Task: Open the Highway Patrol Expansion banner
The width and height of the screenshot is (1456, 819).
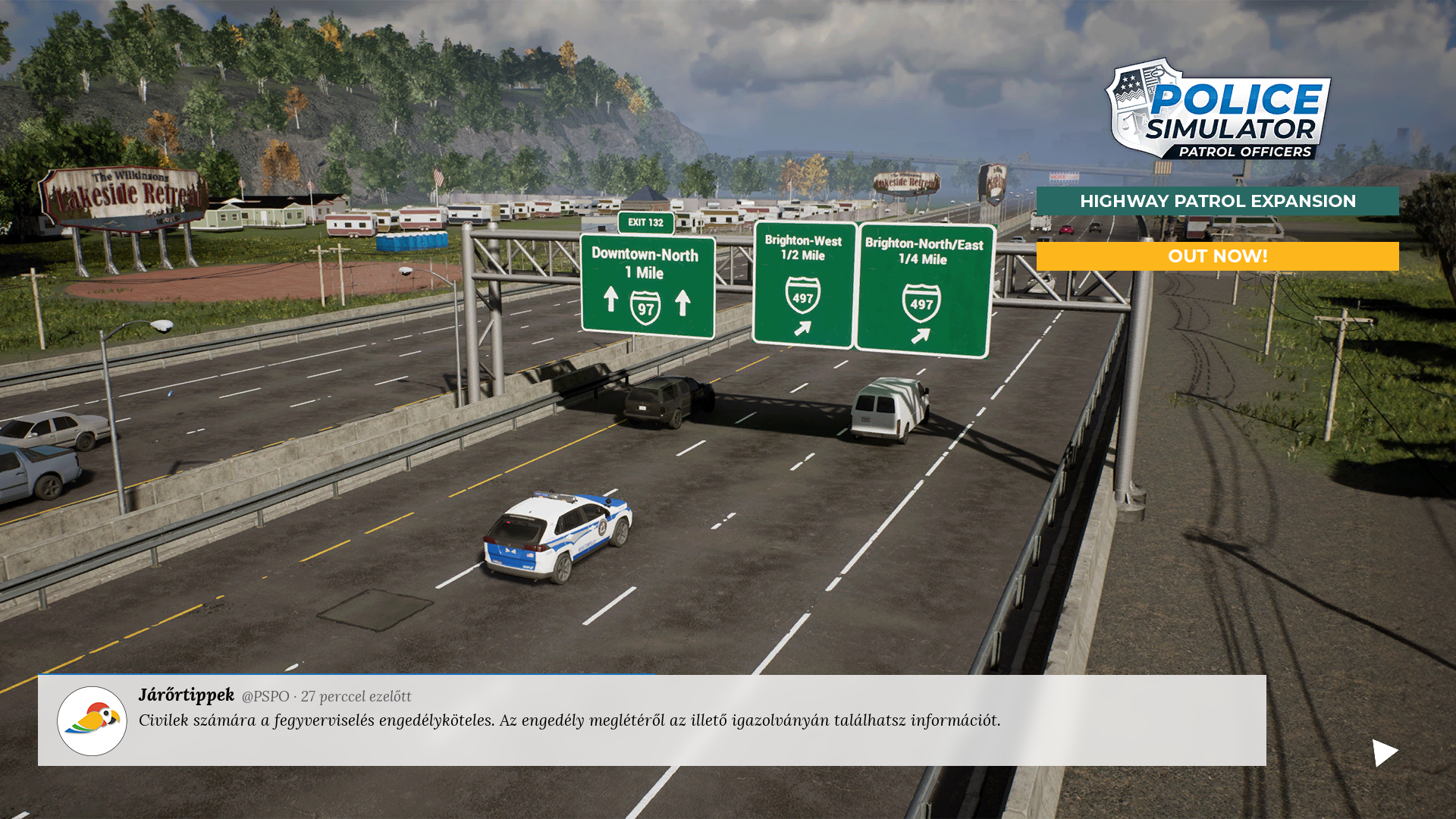Action: pos(1217,201)
